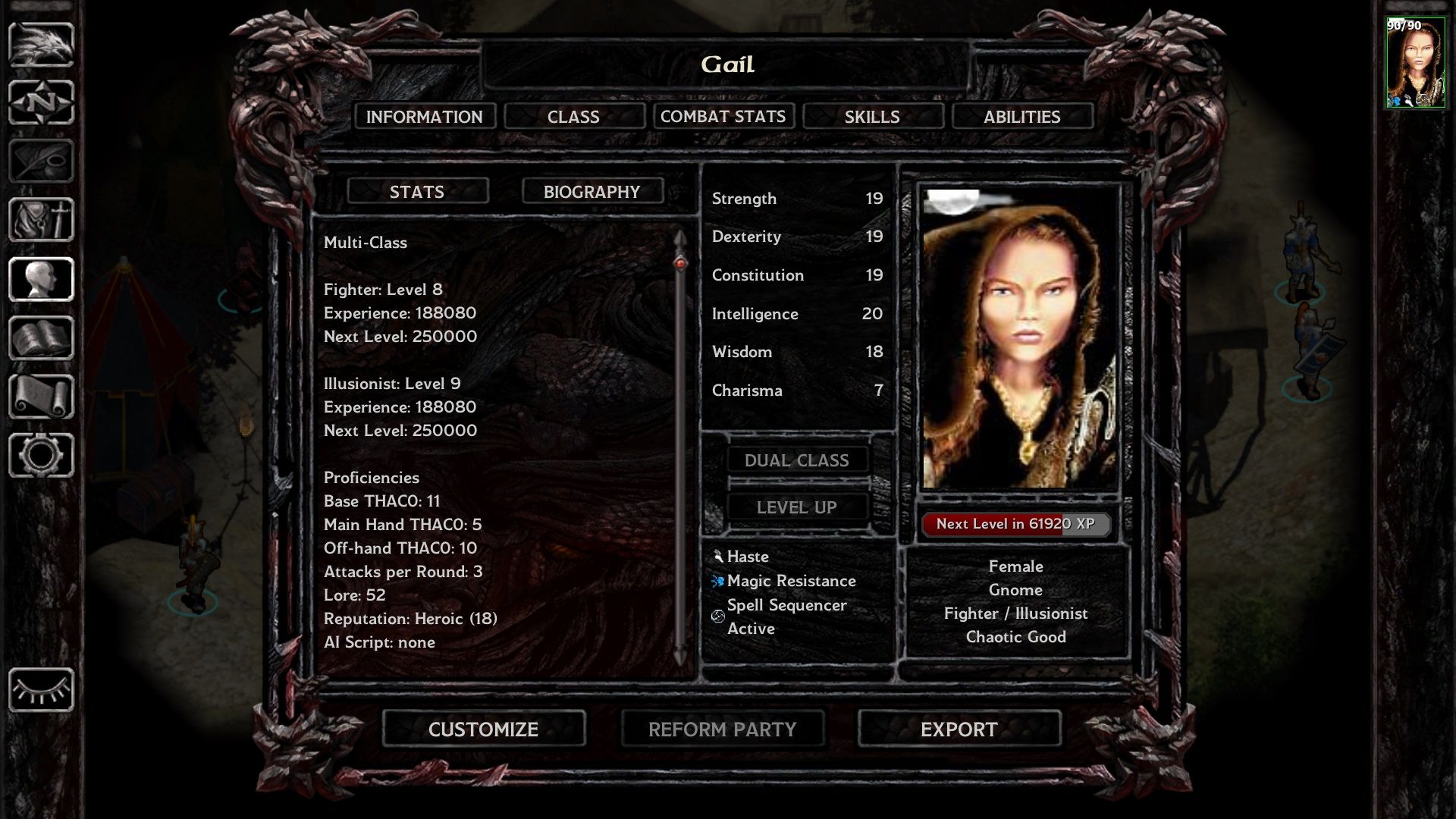Click the EXPORT button
This screenshot has width=1456, height=819.
(958, 730)
